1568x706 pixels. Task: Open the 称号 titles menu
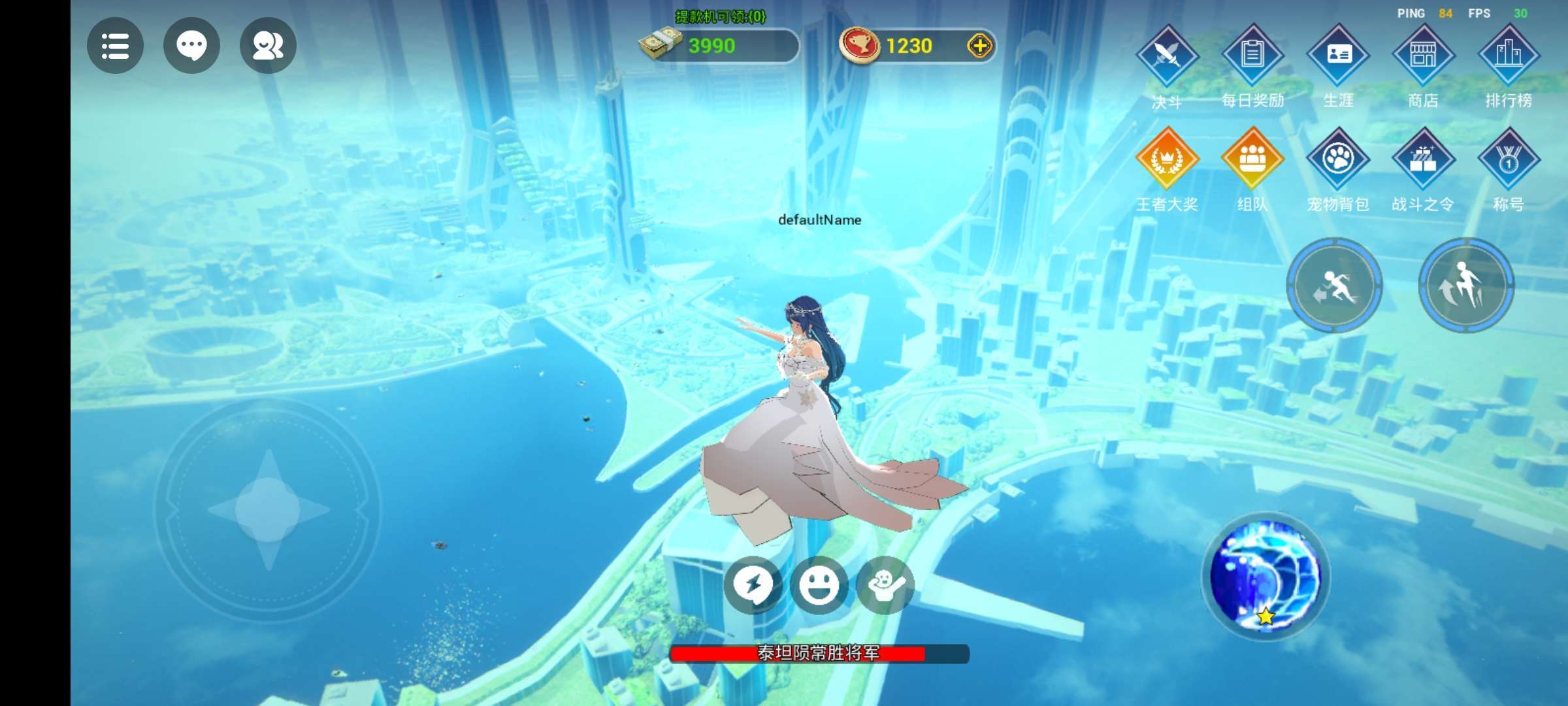1509,159
